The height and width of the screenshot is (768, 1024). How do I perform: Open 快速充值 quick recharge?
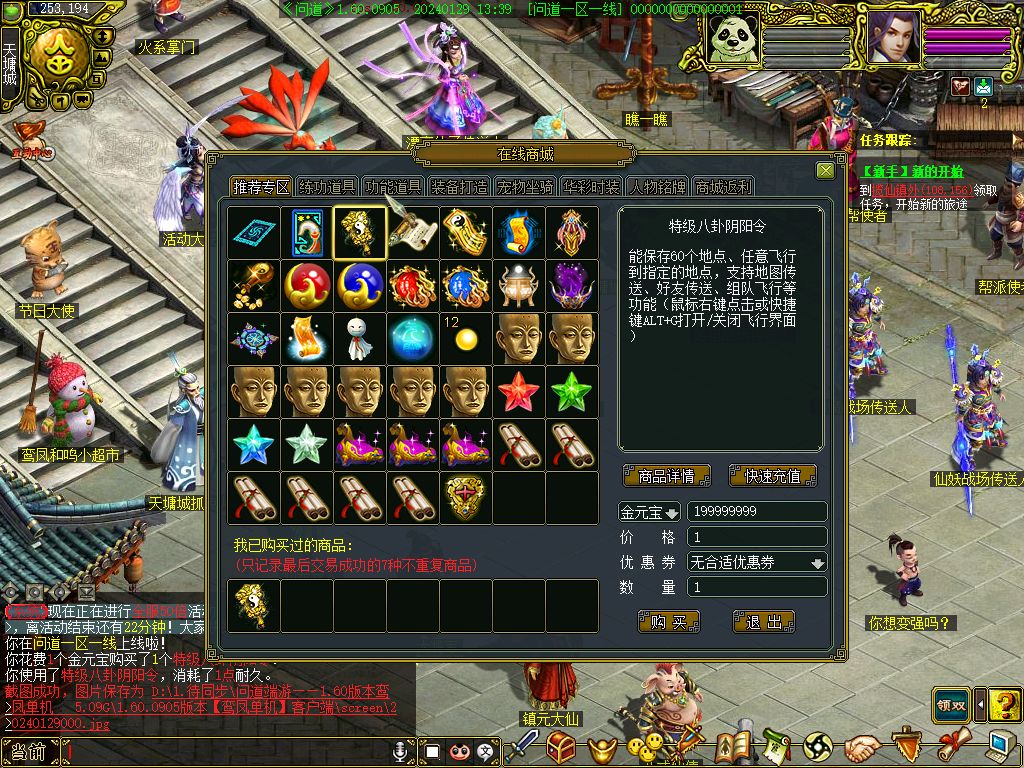pyautogui.click(x=772, y=476)
